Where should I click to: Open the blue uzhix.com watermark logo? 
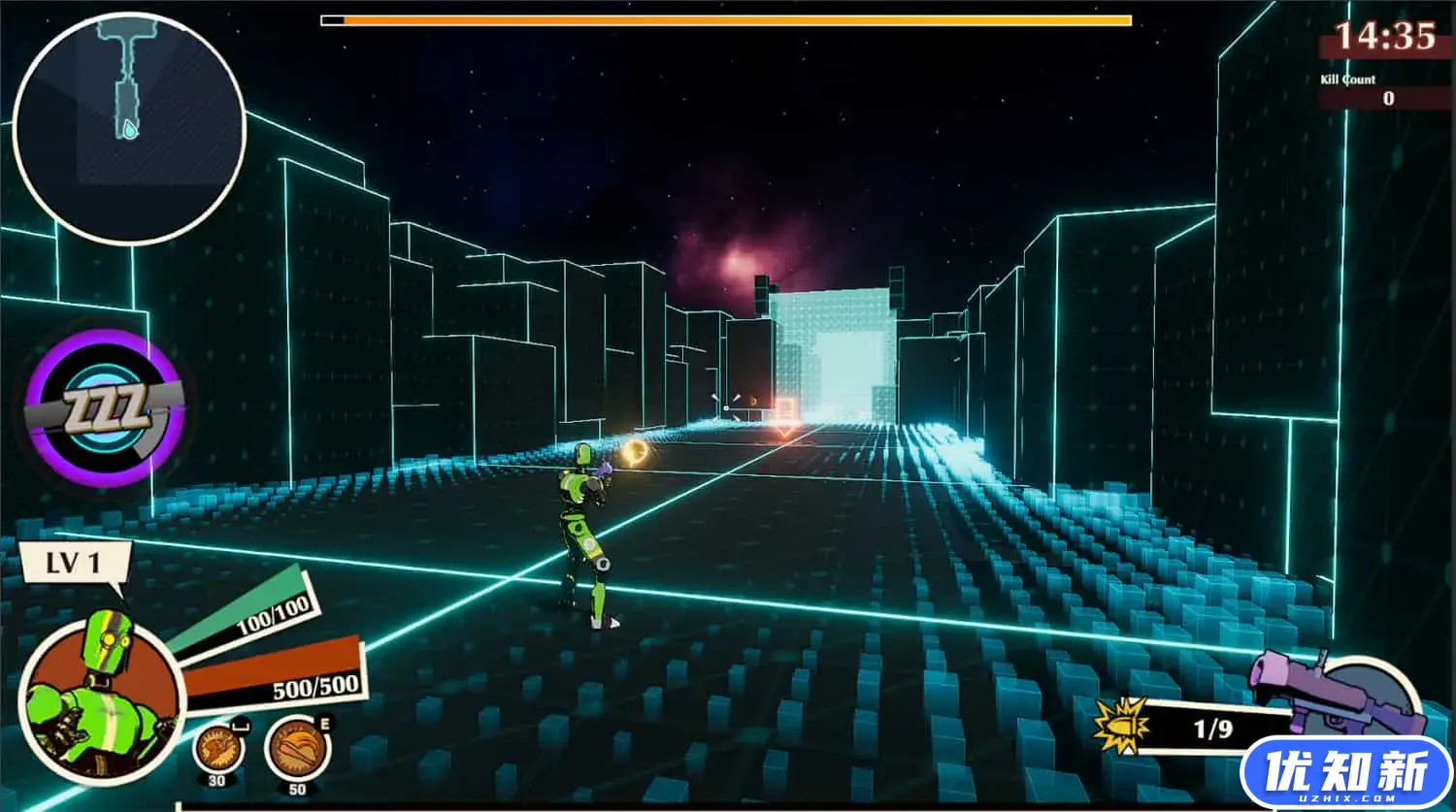point(1345,774)
